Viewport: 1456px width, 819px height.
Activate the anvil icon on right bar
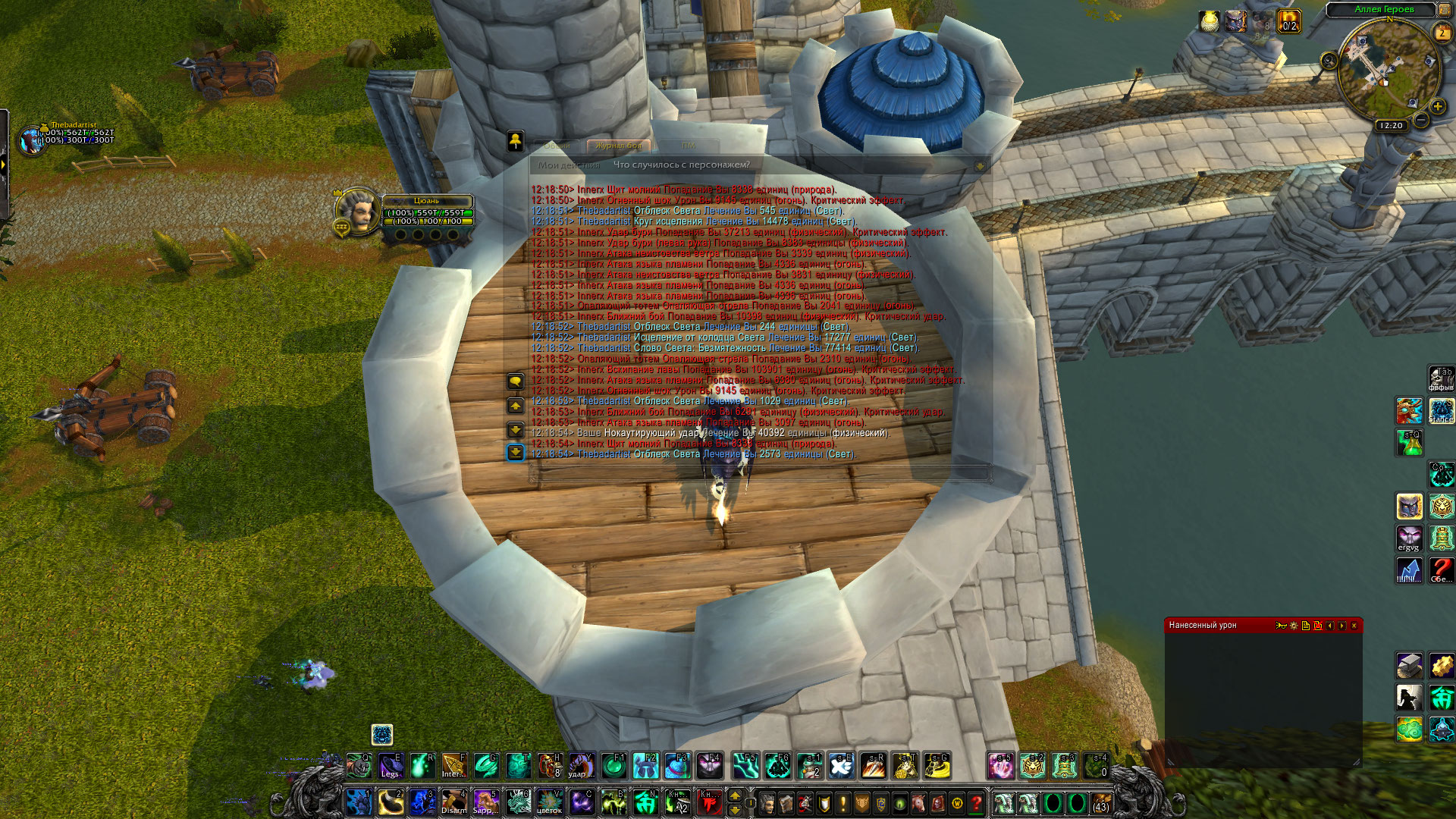point(1409,666)
